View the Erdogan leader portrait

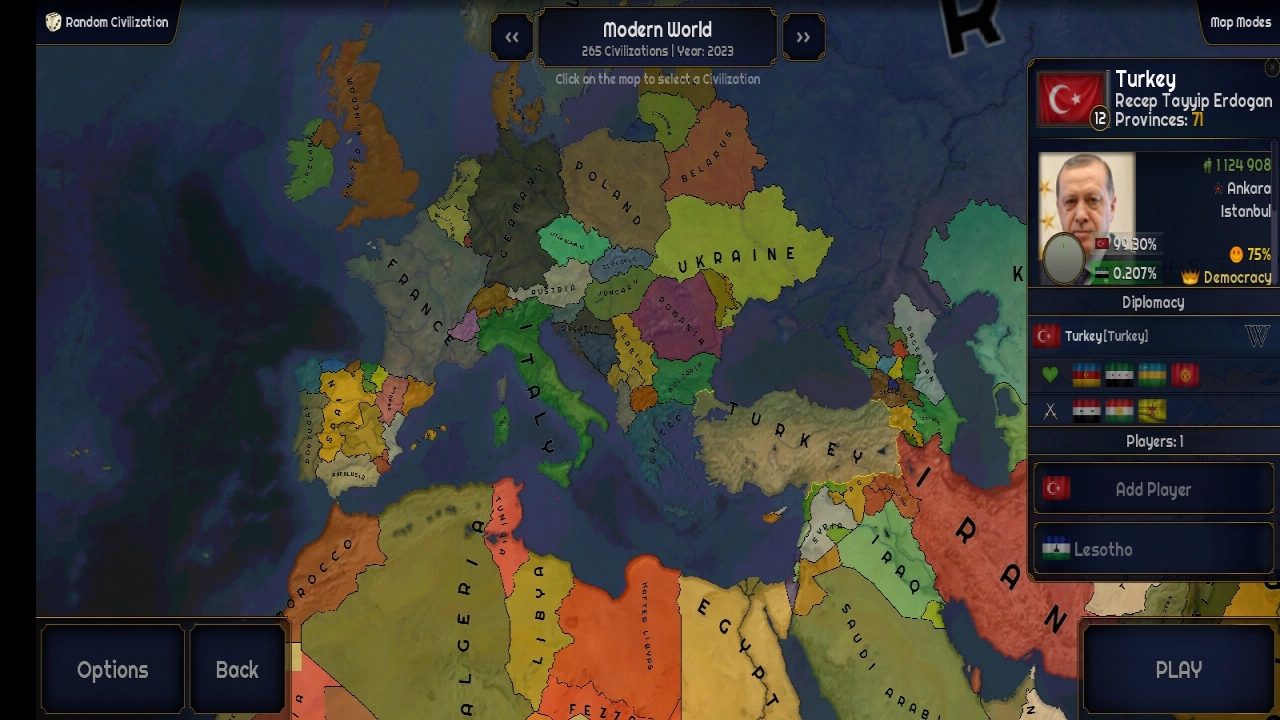tap(1086, 217)
